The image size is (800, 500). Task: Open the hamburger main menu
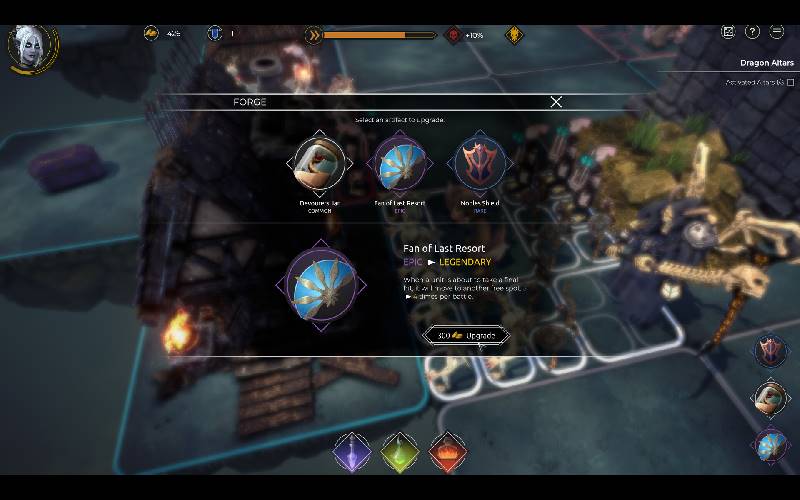tap(777, 32)
